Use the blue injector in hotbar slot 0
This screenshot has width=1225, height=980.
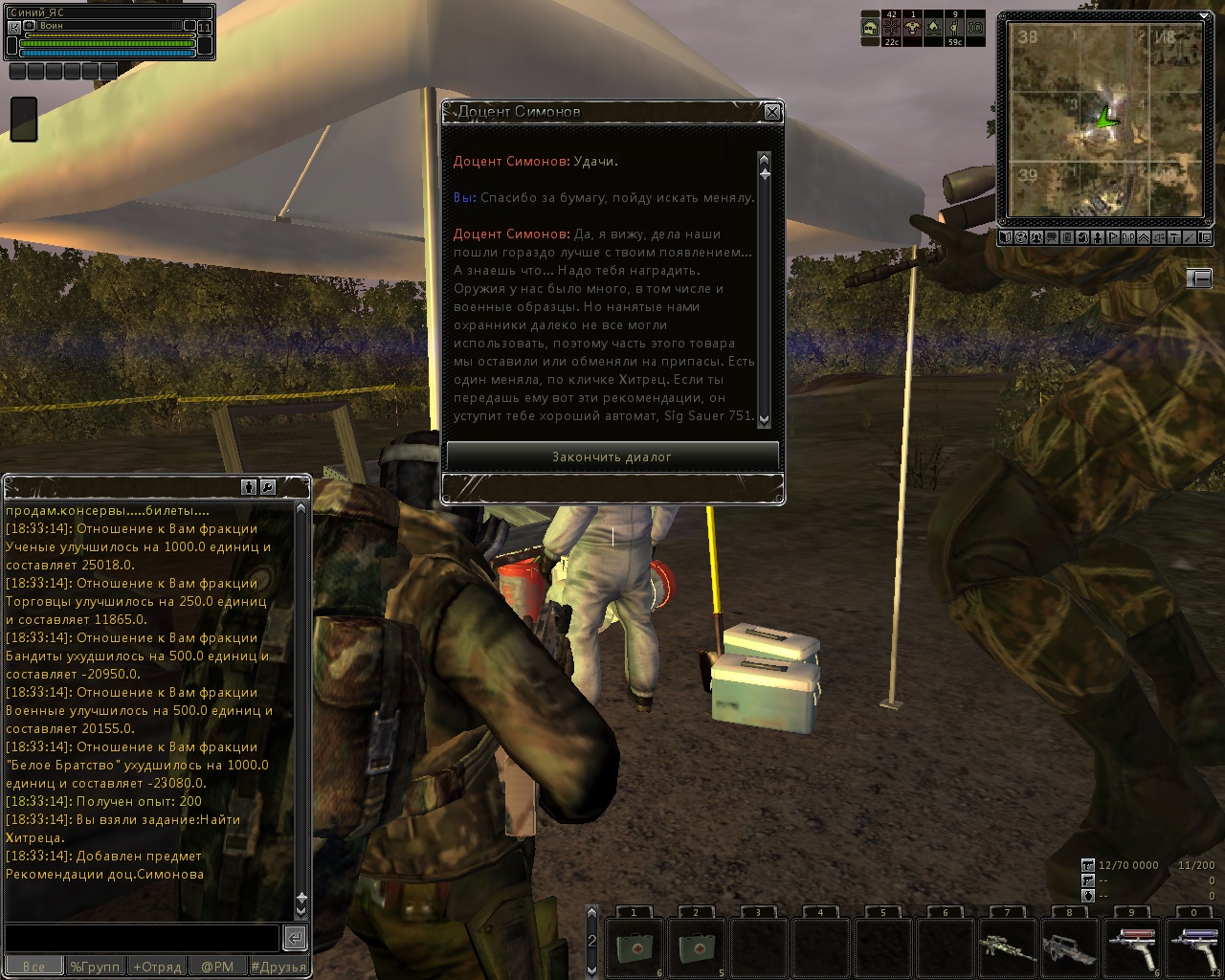[x=1193, y=947]
